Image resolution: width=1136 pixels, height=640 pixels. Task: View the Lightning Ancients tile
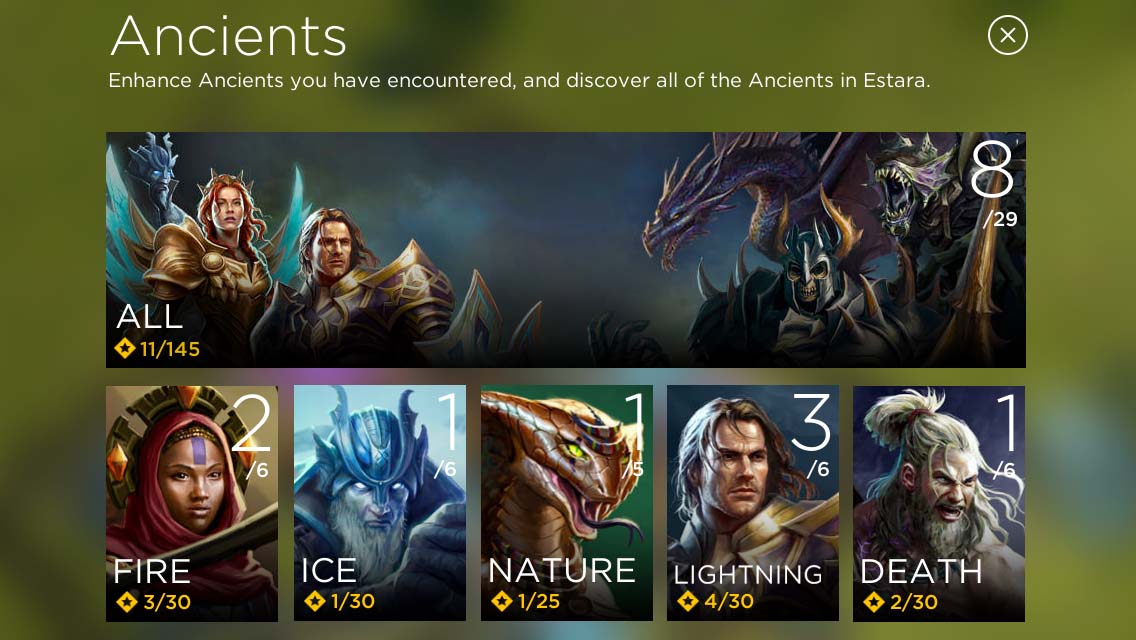tap(752, 503)
